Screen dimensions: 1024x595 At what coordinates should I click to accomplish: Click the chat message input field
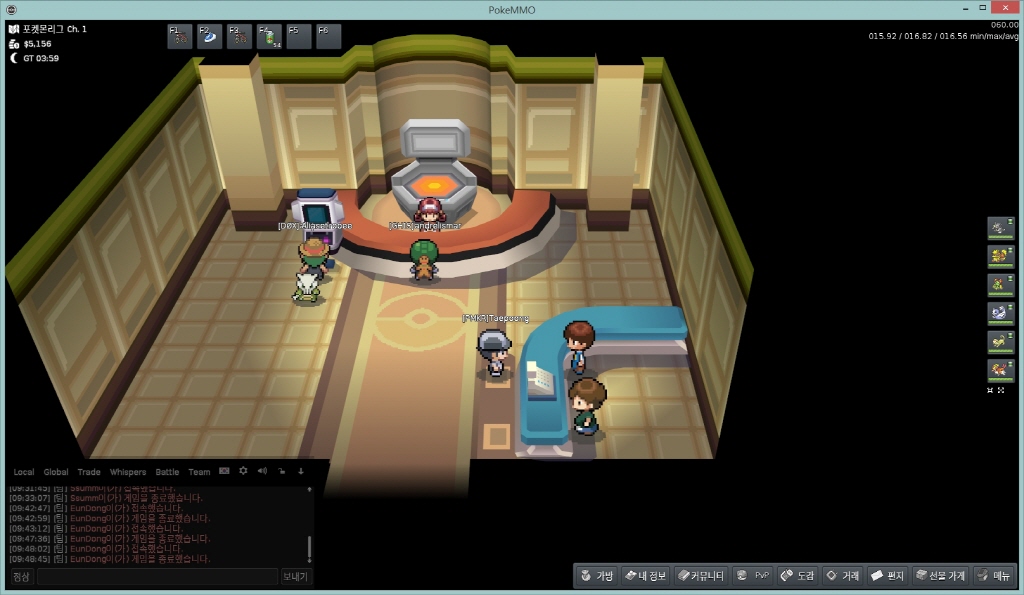pyautogui.click(x=157, y=577)
